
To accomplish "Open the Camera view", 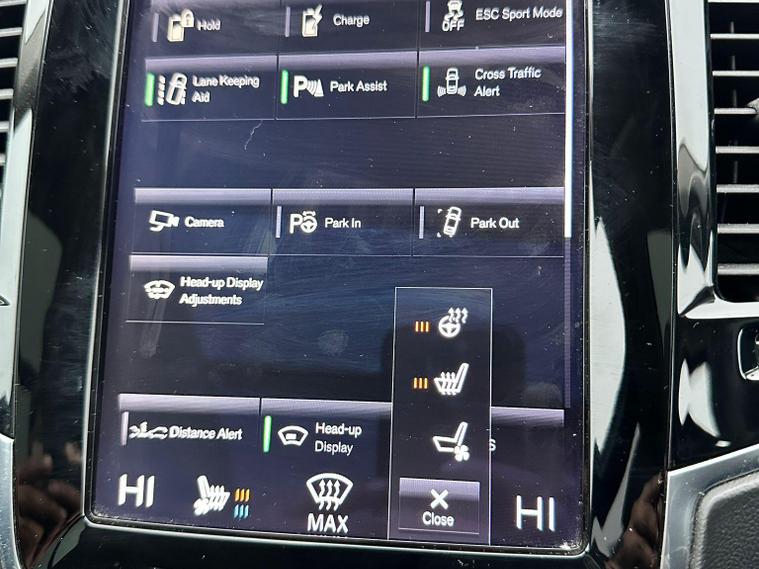I will [x=200, y=222].
